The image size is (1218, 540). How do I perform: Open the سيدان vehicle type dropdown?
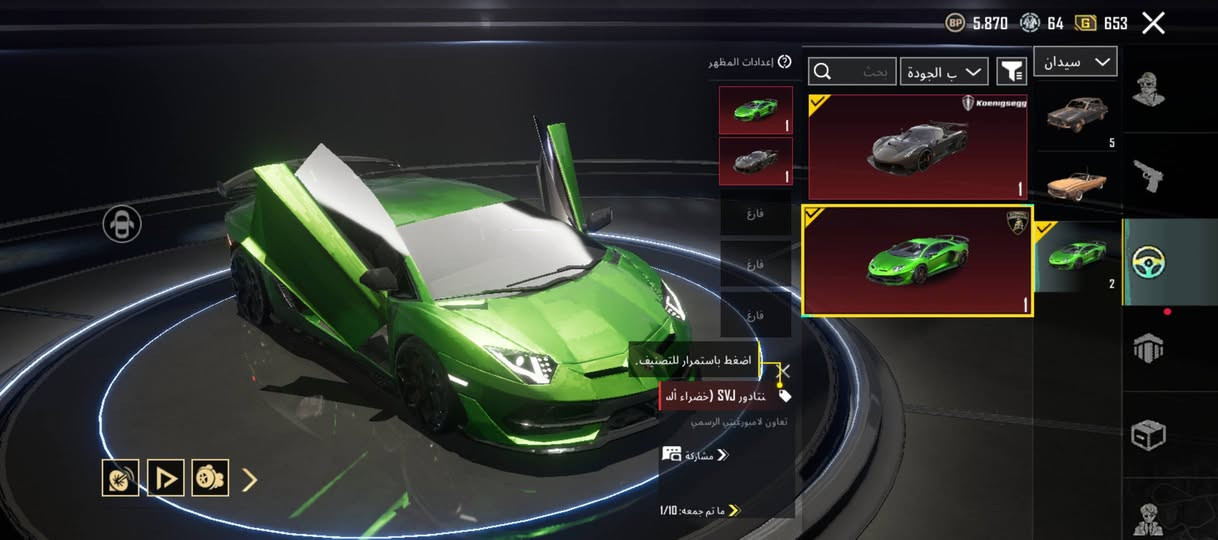(x=1075, y=62)
